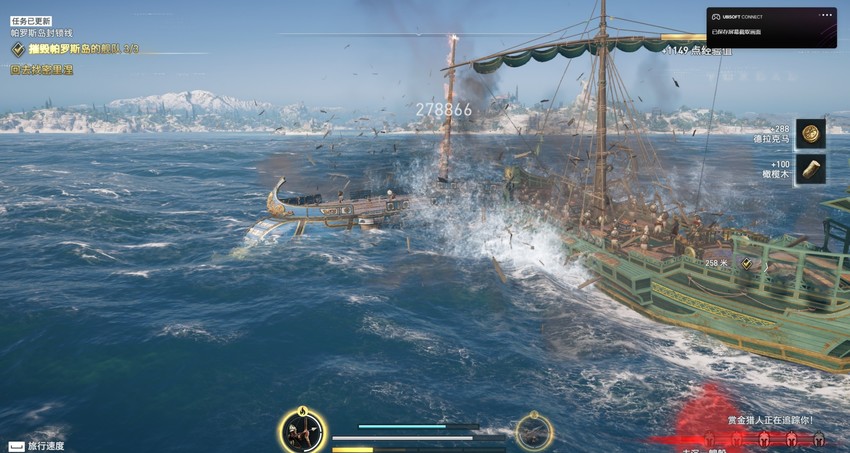Click the olive wood loot icon

tap(810, 168)
